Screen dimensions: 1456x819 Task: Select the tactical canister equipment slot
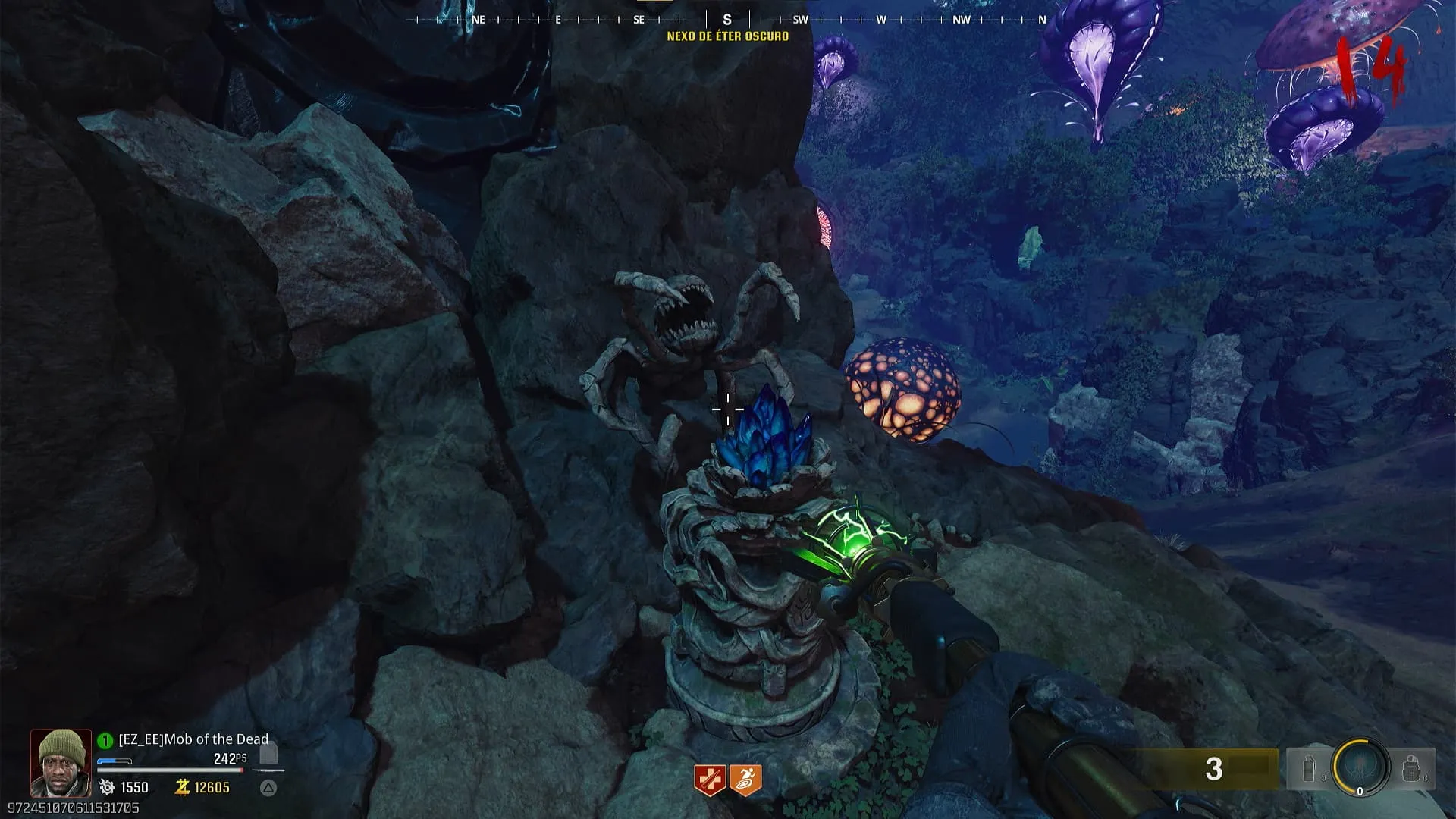pos(1309,770)
